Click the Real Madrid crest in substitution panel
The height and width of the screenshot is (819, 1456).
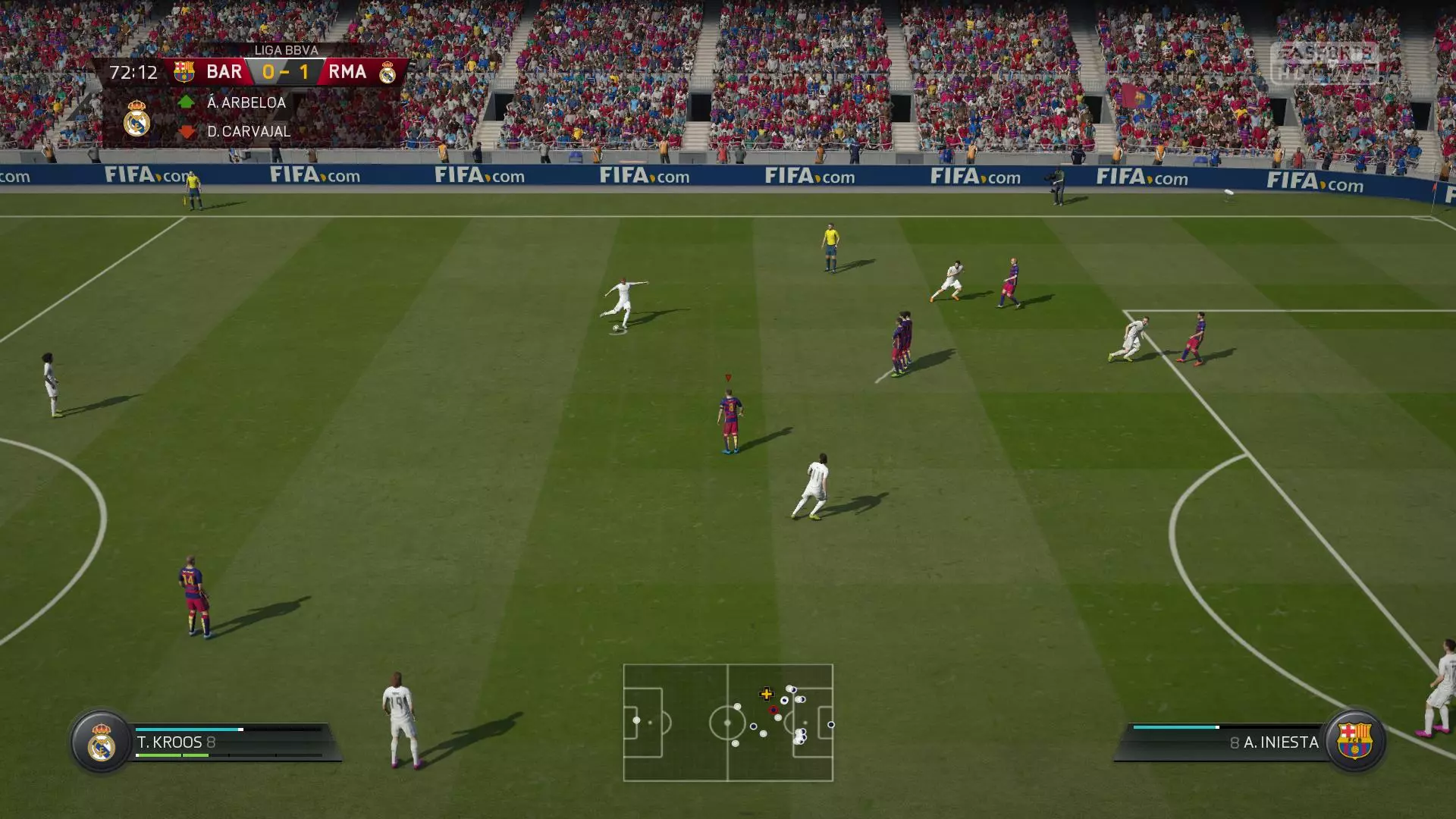click(137, 118)
